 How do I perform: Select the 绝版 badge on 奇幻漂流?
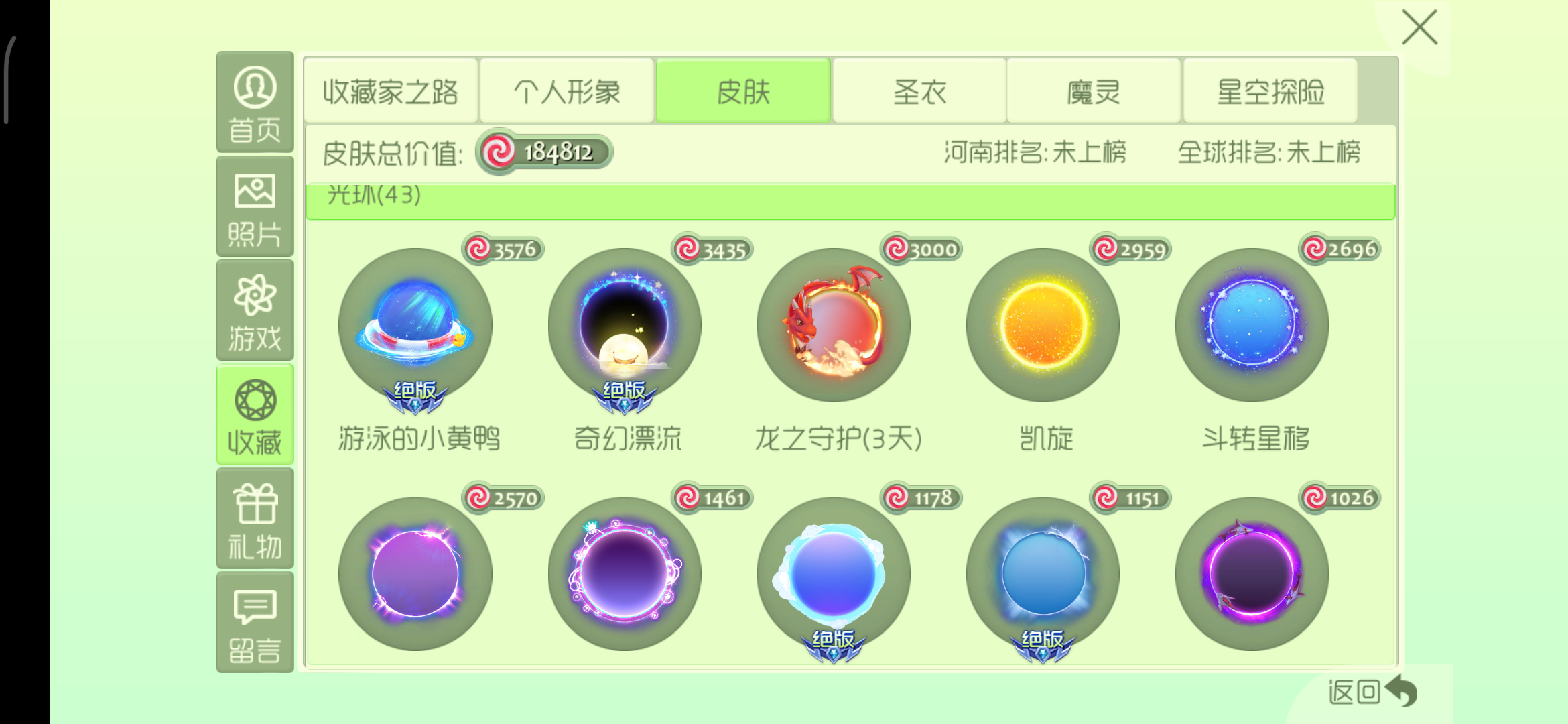[623, 398]
